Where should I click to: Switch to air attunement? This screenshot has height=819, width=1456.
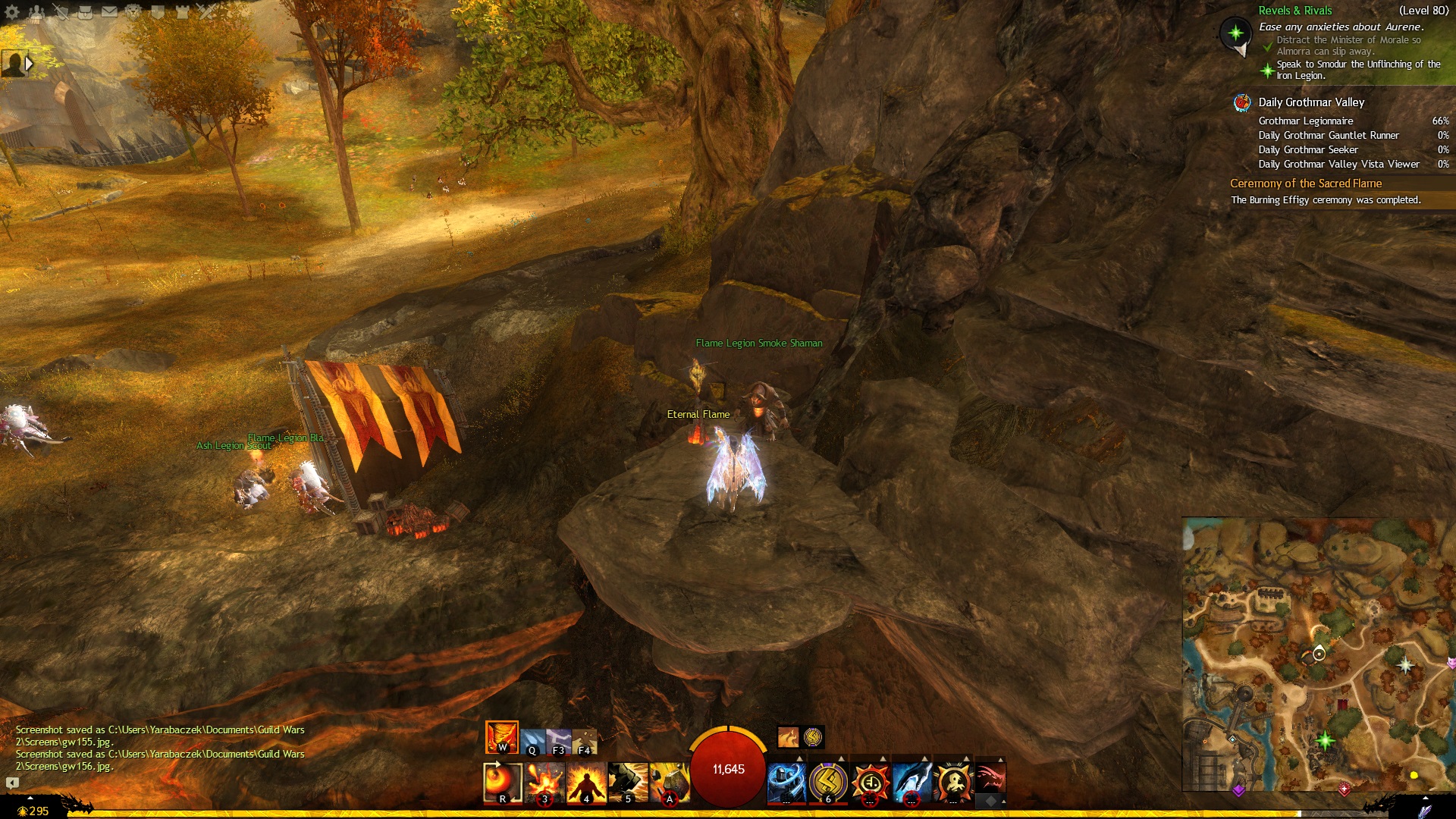point(559,741)
